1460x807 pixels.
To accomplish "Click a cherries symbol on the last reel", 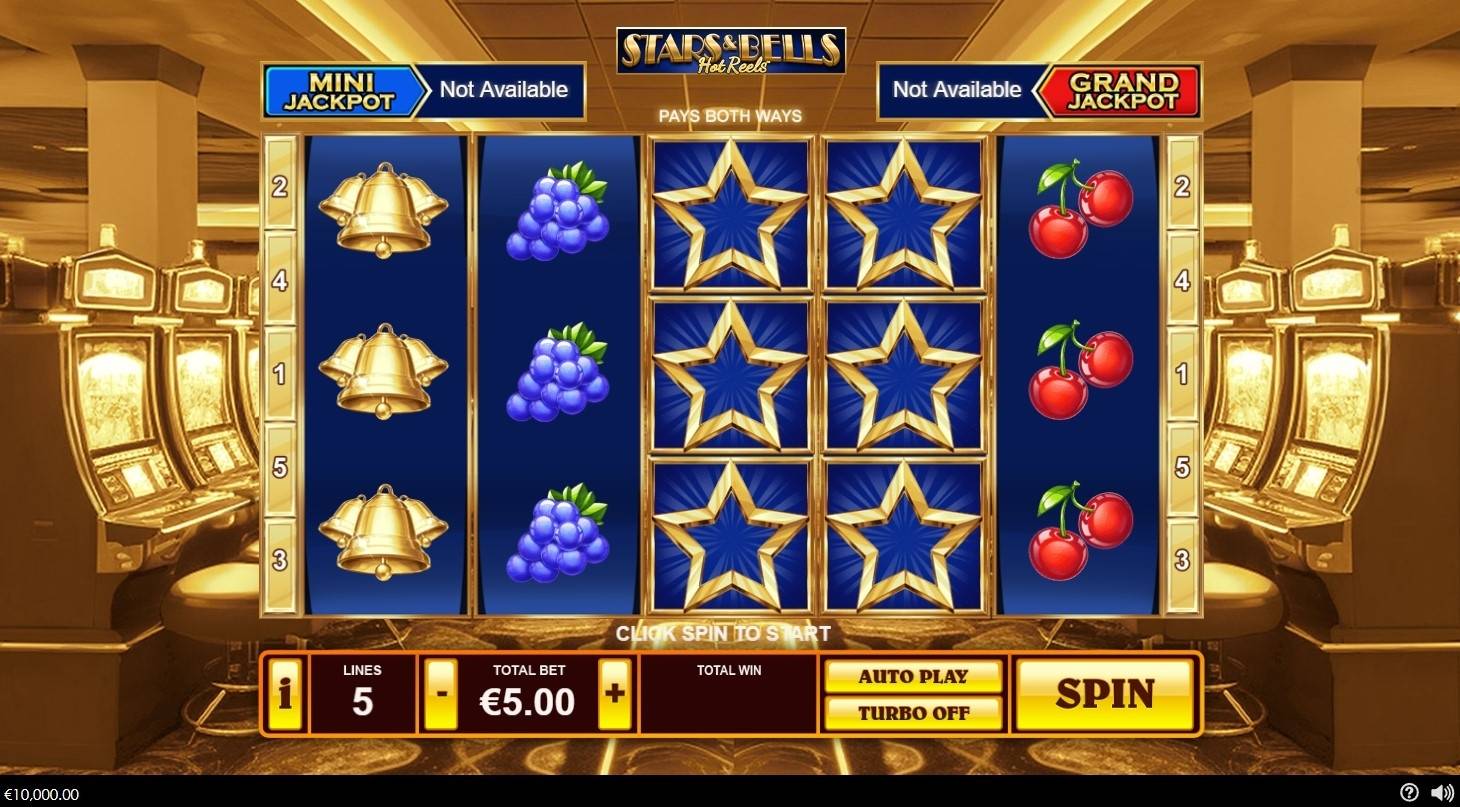I will [1080, 371].
